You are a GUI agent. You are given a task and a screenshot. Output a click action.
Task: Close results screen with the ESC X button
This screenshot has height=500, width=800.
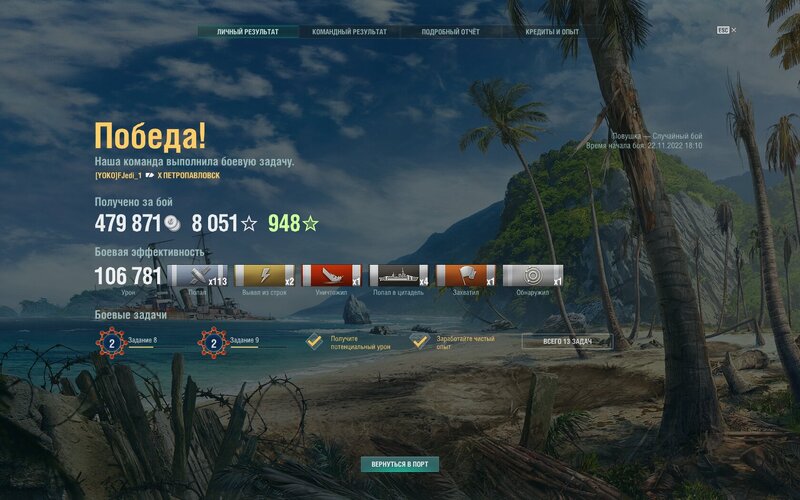point(727,30)
